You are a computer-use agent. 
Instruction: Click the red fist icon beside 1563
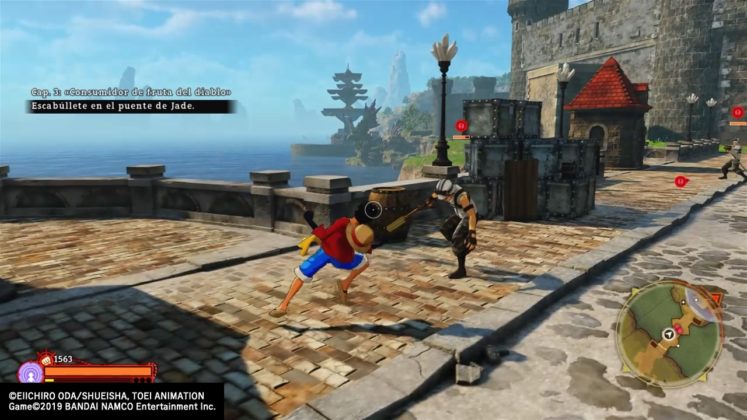(x=45, y=358)
